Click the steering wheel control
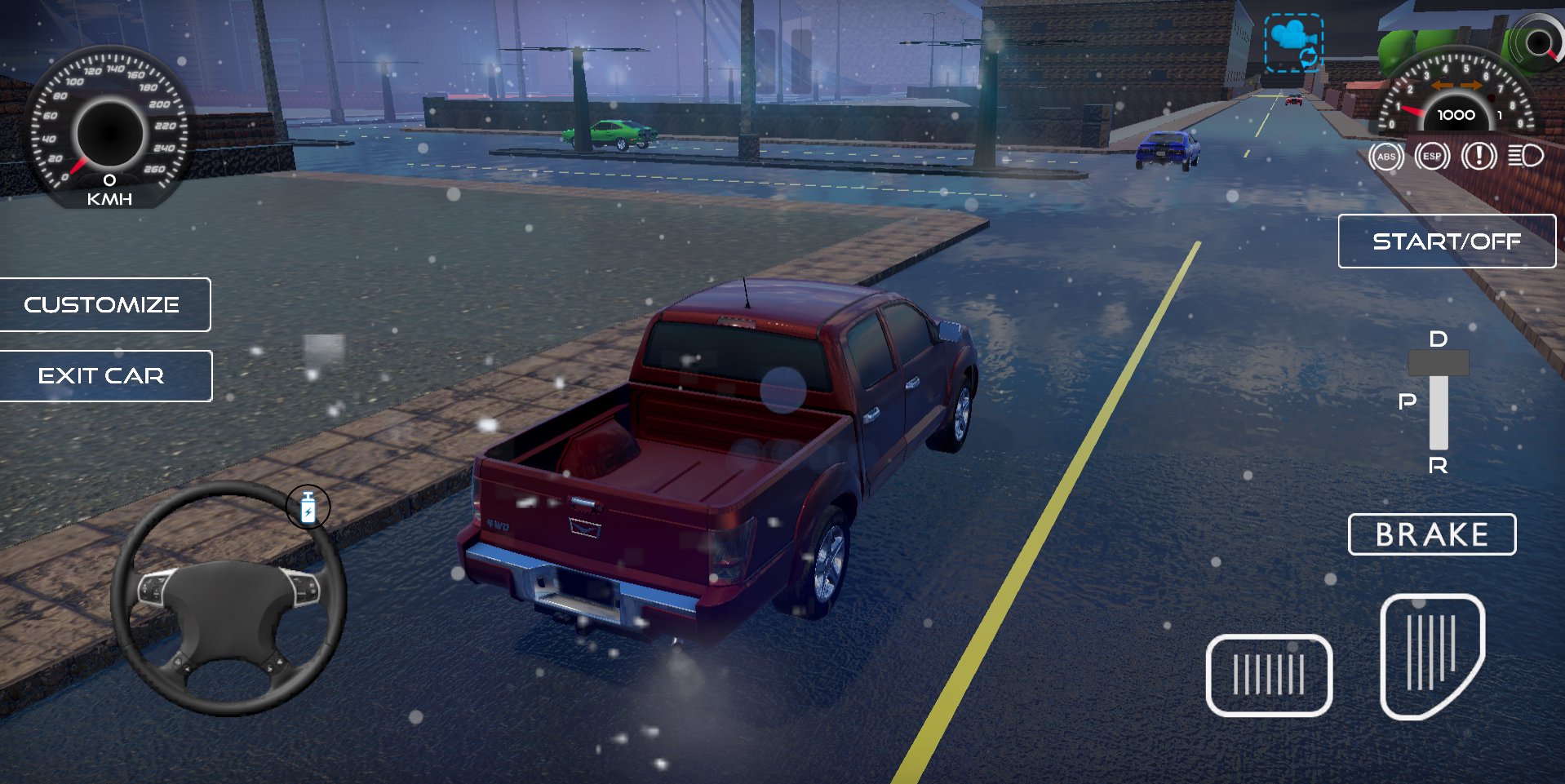 228,598
